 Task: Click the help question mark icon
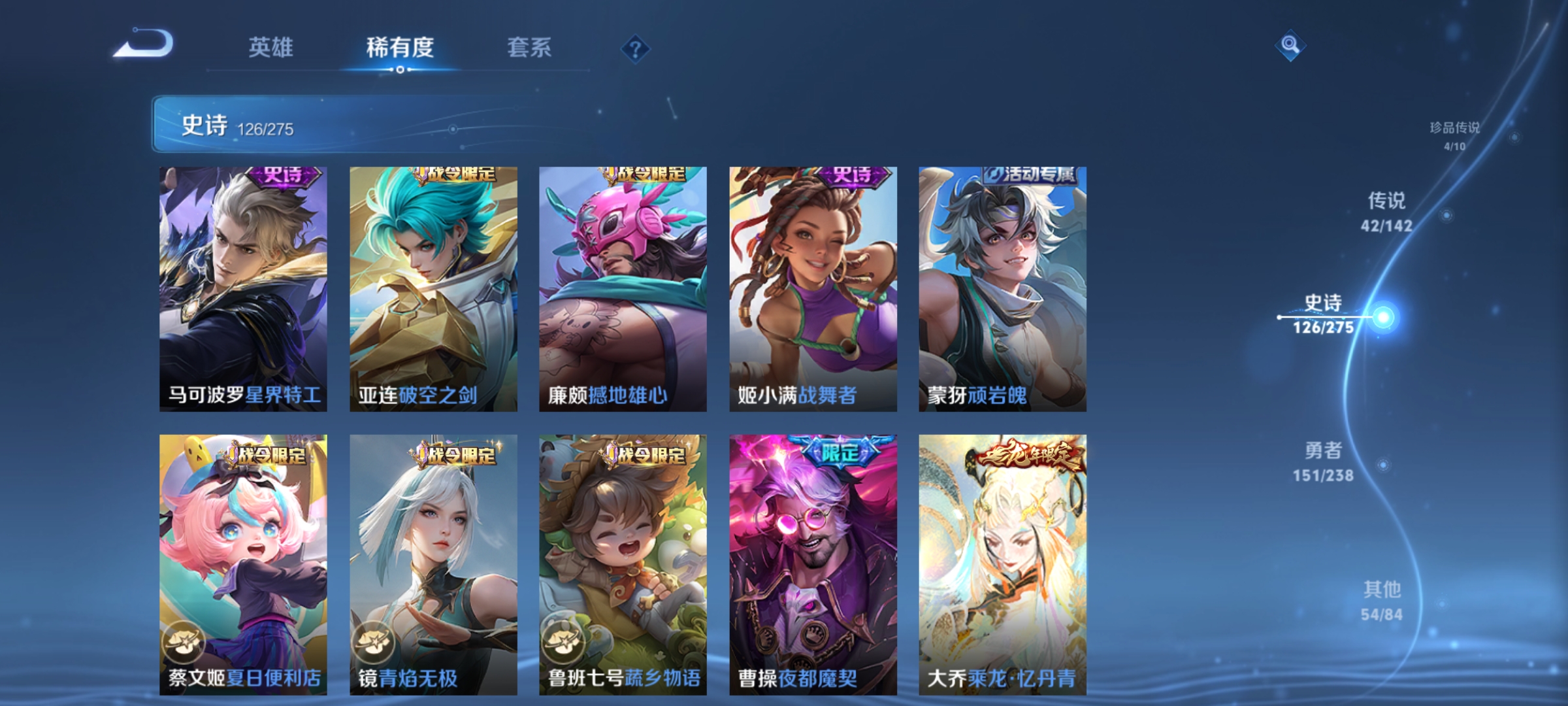(635, 50)
